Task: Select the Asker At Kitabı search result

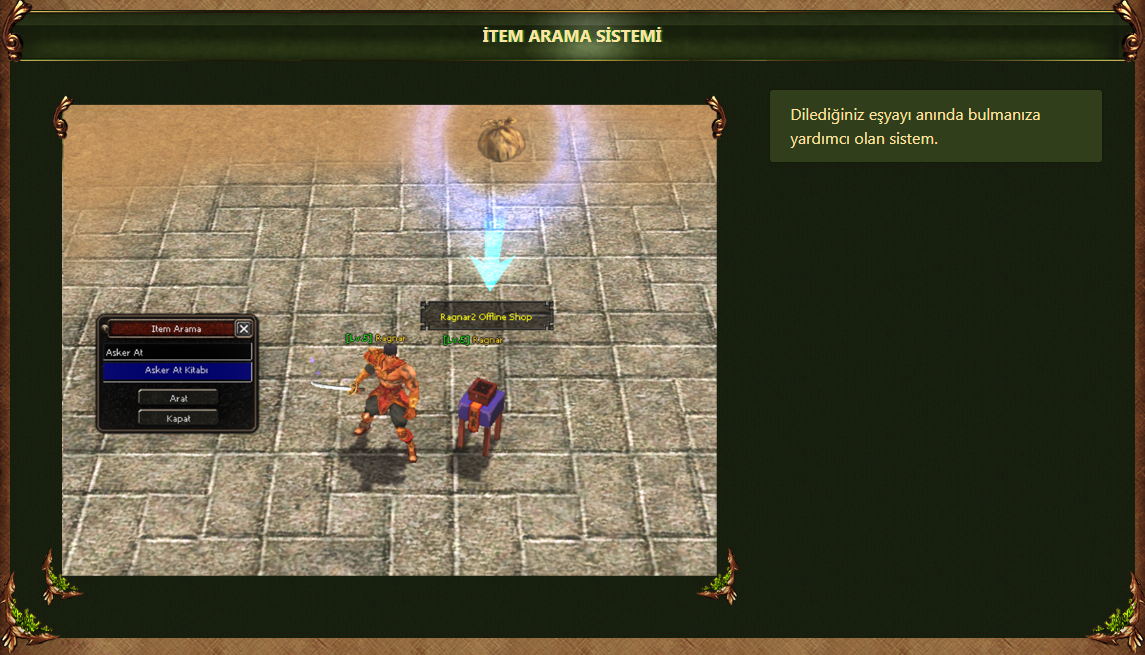Action: pyautogui.click(x=177, y=371)
